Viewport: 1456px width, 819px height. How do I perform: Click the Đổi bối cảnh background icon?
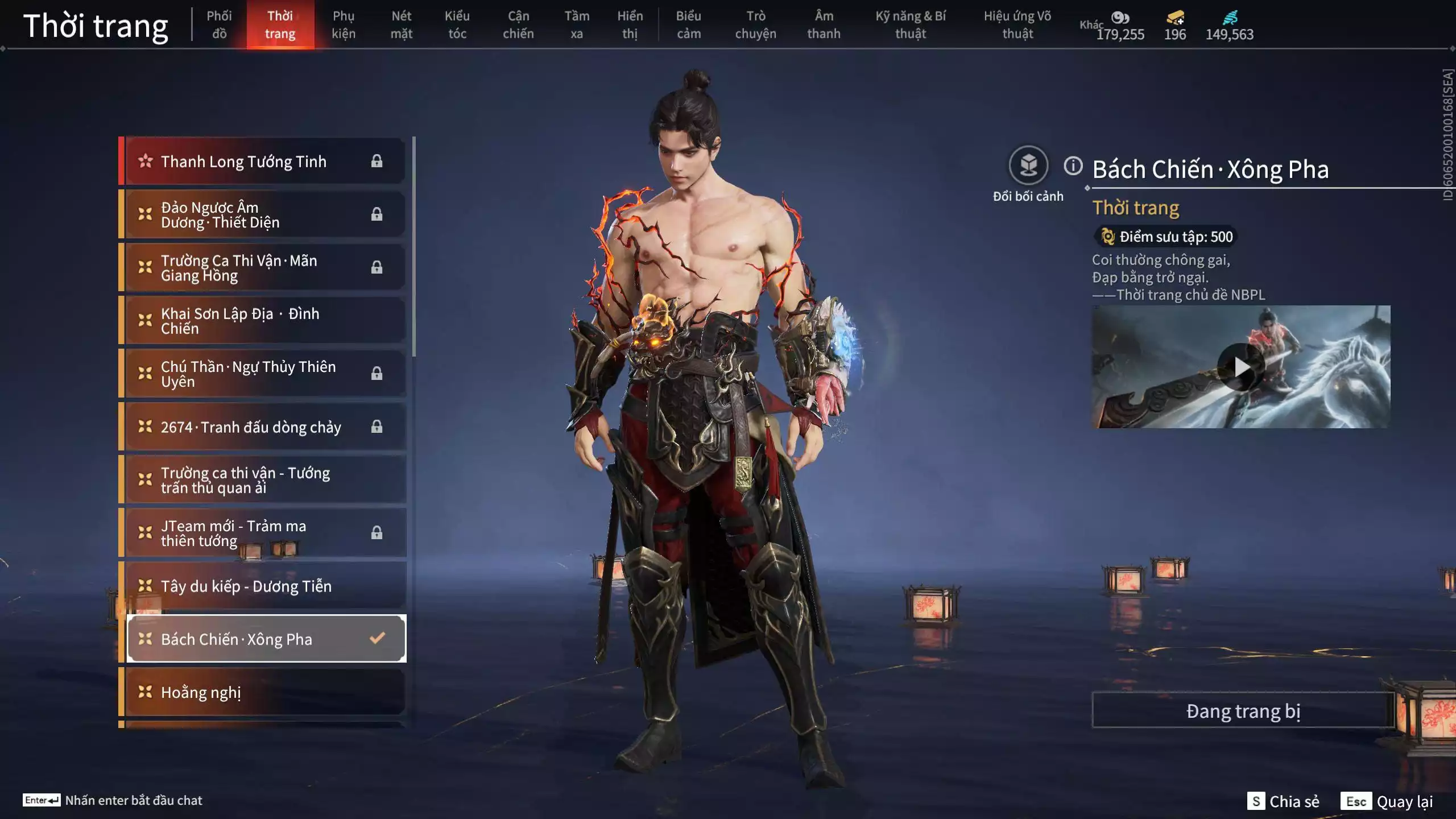click(1028, 166)
